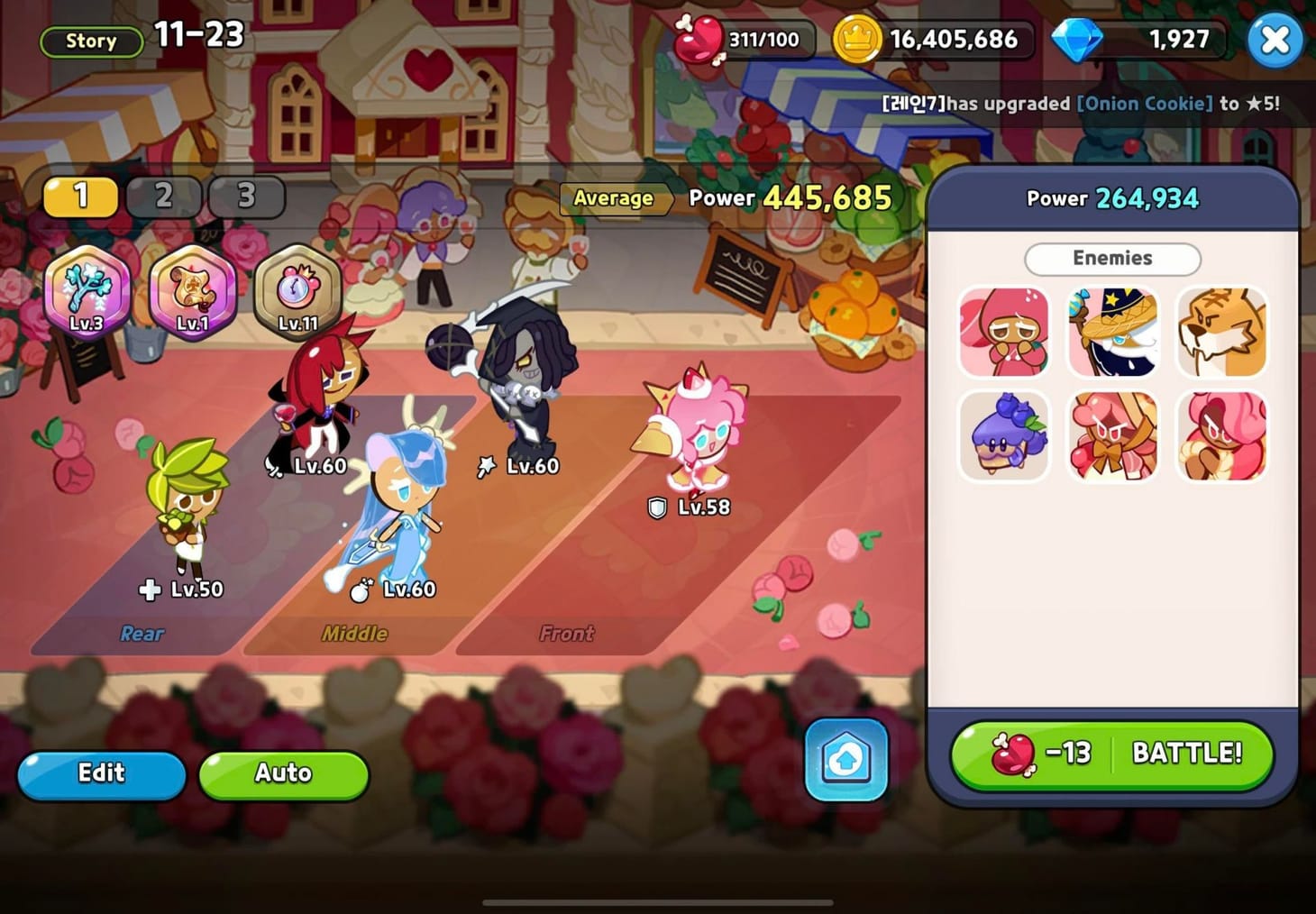Image resolution: width=1316 pixels, height=914 pixels.
Task: Select team preset tab 1
Action: coord(80,196)
